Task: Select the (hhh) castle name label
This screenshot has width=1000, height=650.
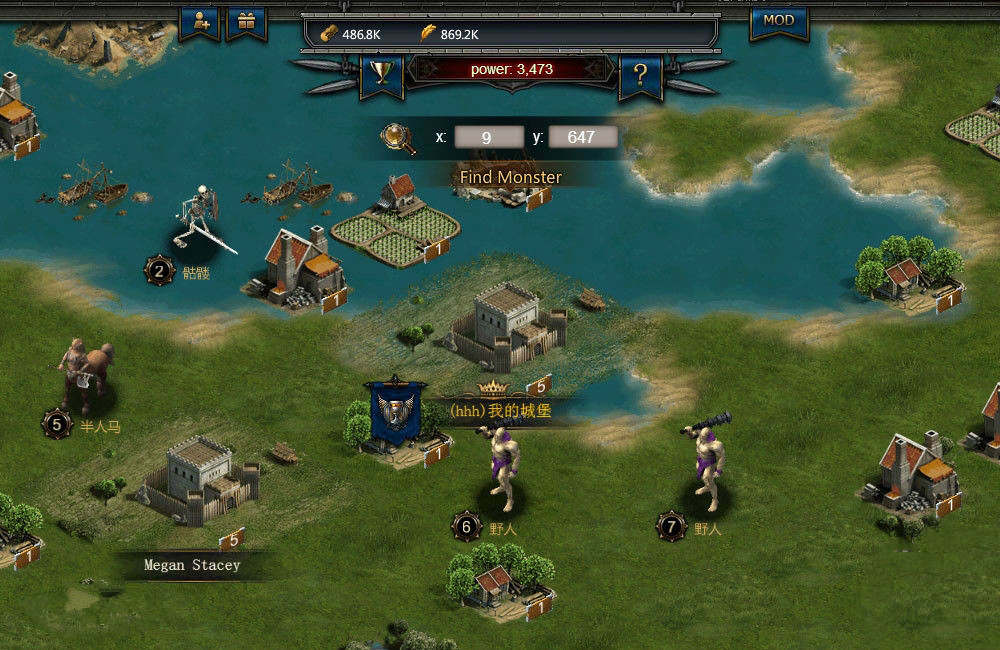Action: tap(500, 410)
